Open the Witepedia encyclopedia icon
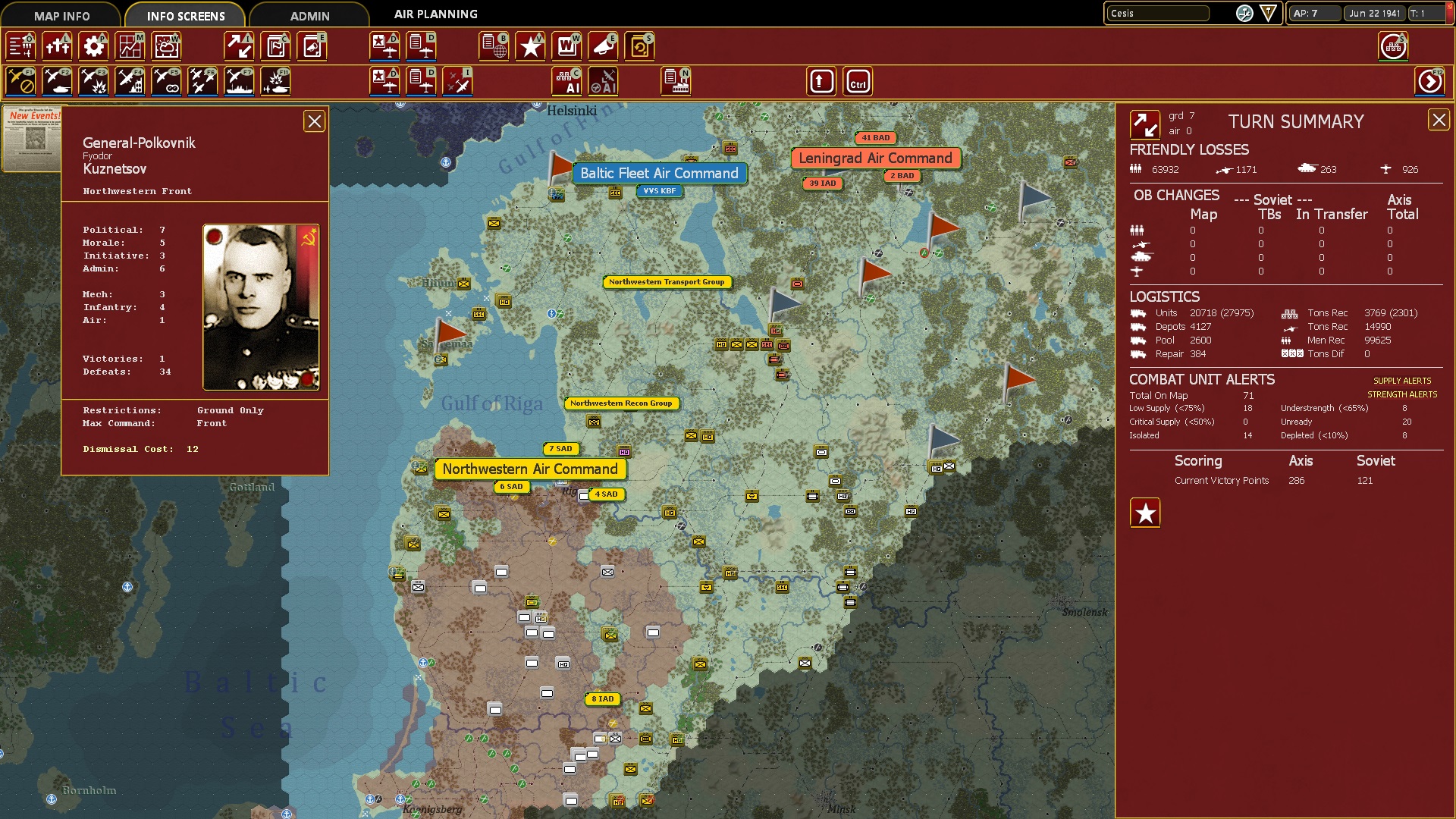 coord(566,45)
